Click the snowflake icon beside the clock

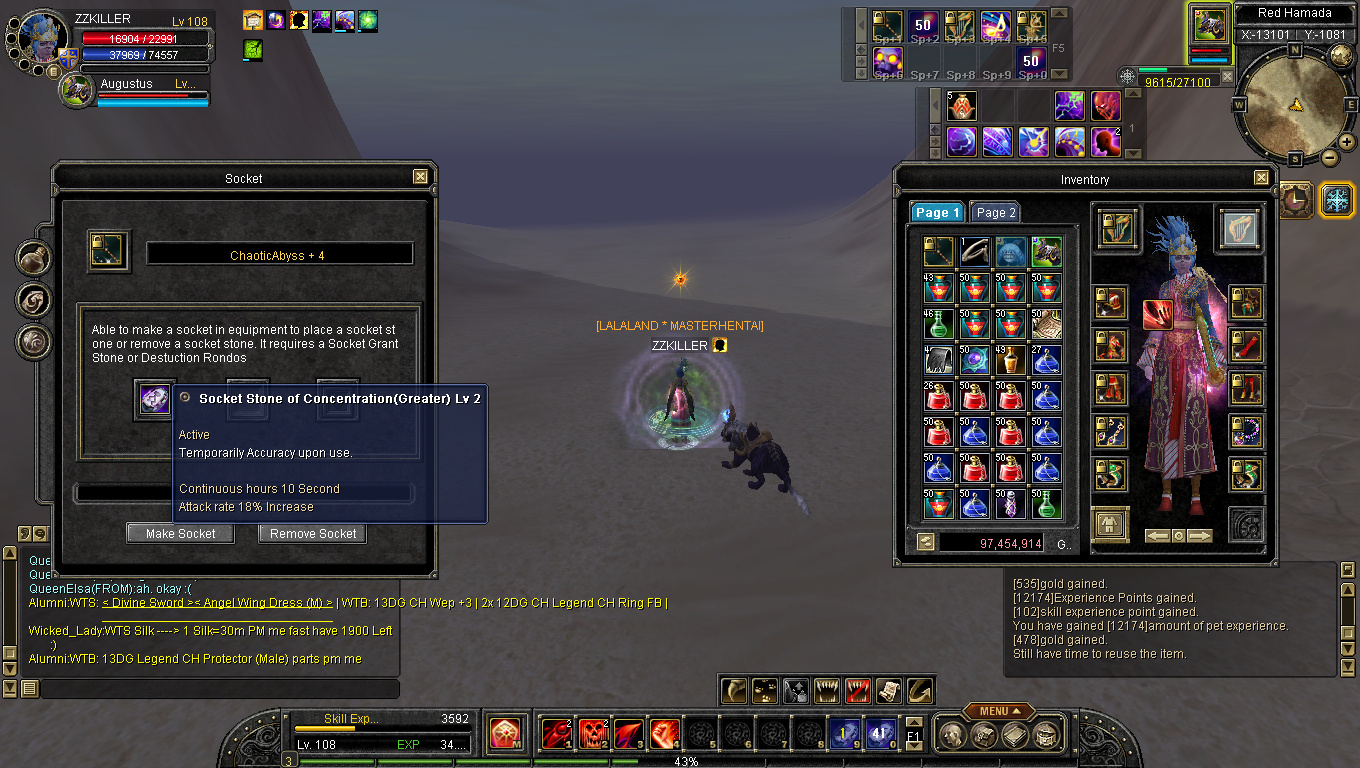click(1337, 199)
